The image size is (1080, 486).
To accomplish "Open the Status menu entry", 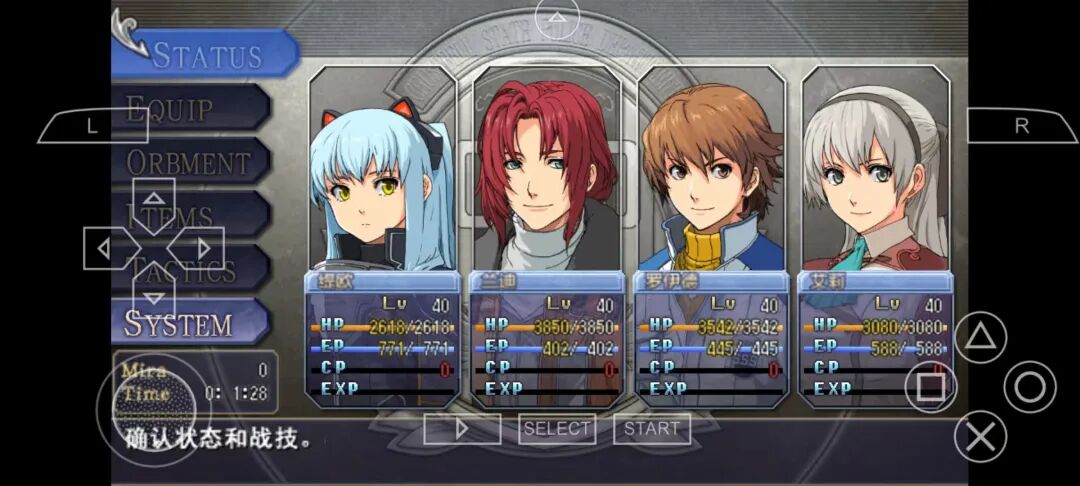I will click(205, 54).
